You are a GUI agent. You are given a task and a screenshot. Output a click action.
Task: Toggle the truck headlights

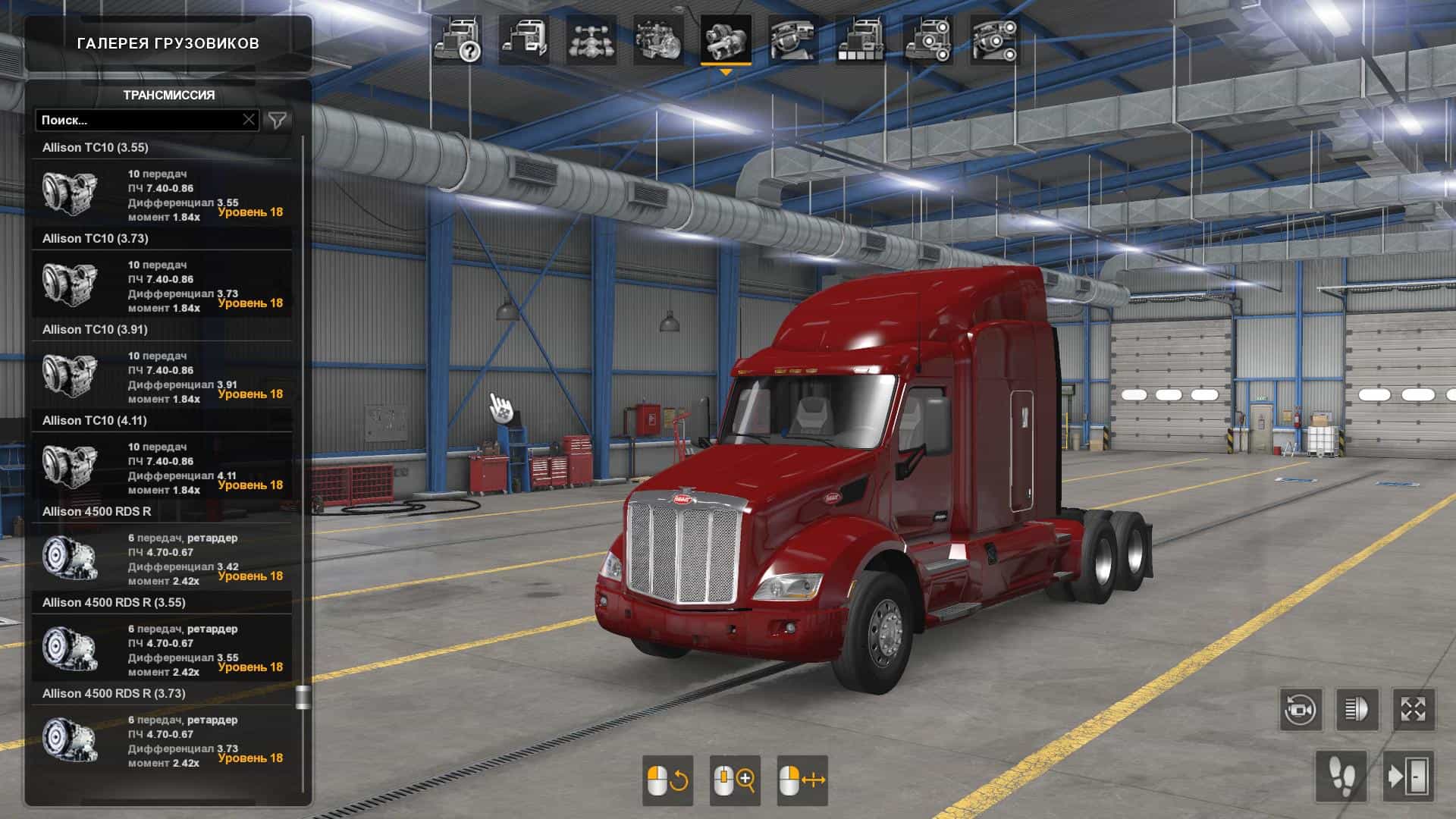point(1357,710)
